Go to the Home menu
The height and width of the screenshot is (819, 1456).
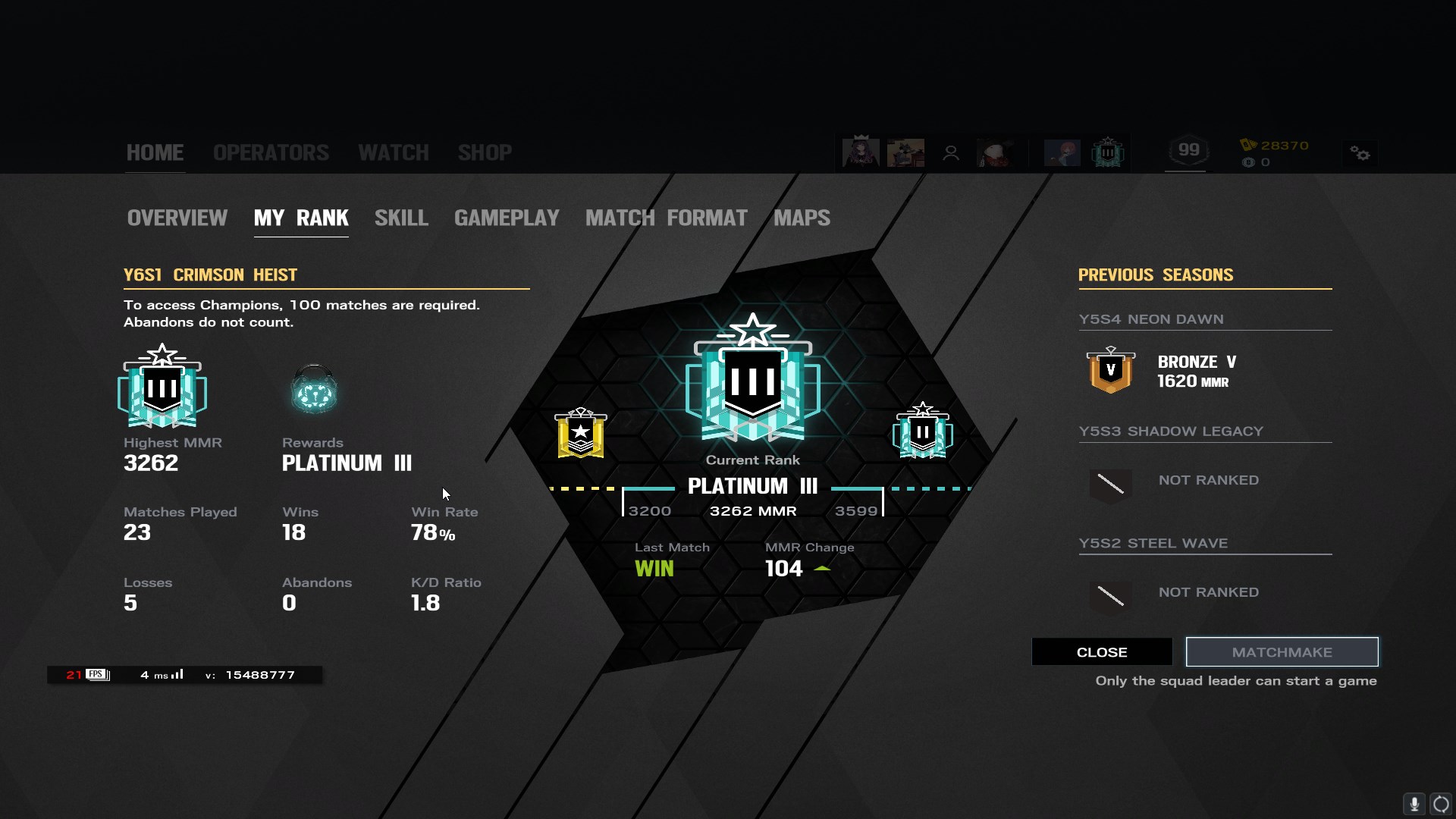point(155,152)
